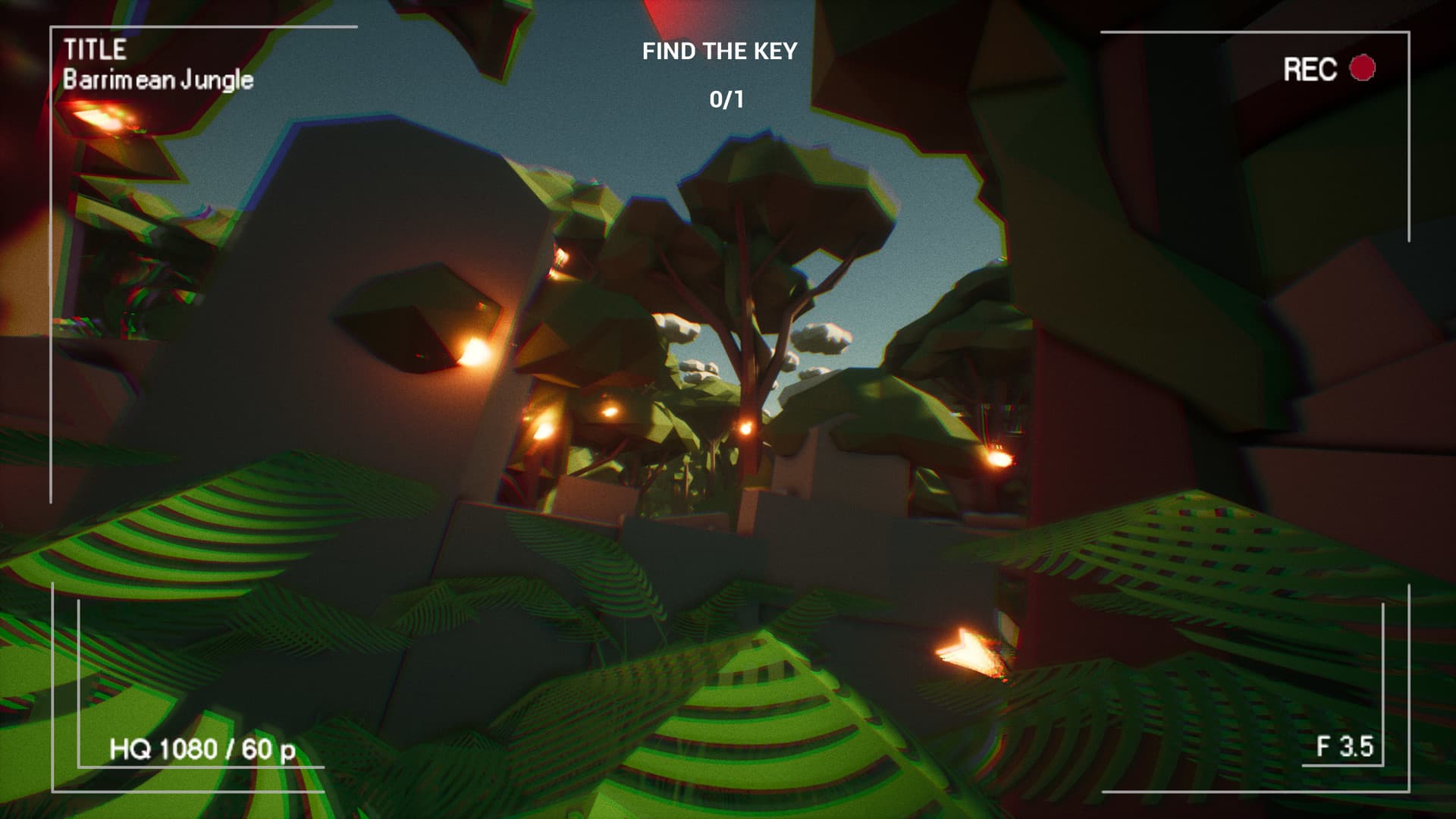
Task: Toggle the F 3.5 aperture display
Action: coord(1345,747)
